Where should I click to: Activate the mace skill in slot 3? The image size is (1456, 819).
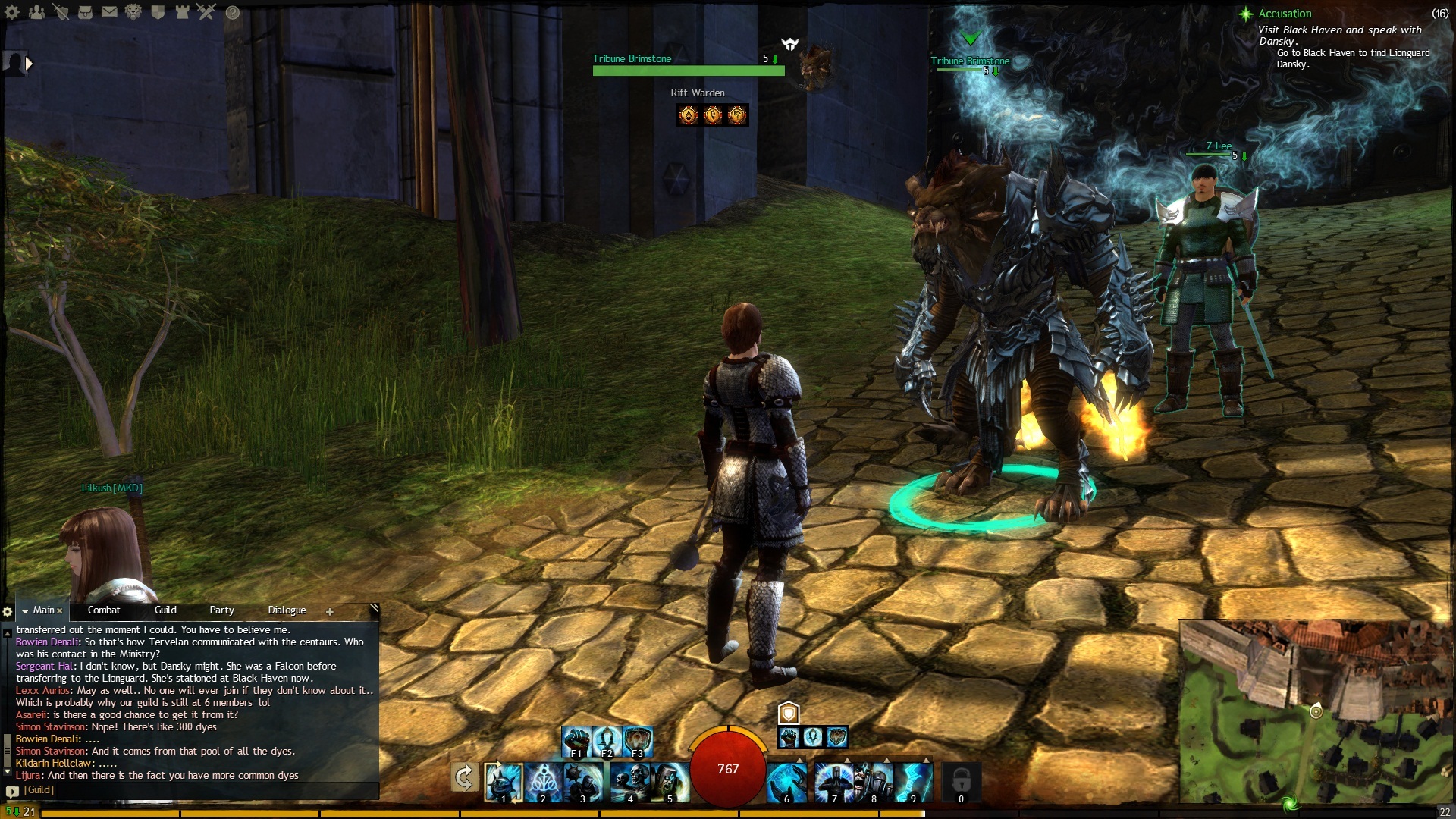(584, 783)
